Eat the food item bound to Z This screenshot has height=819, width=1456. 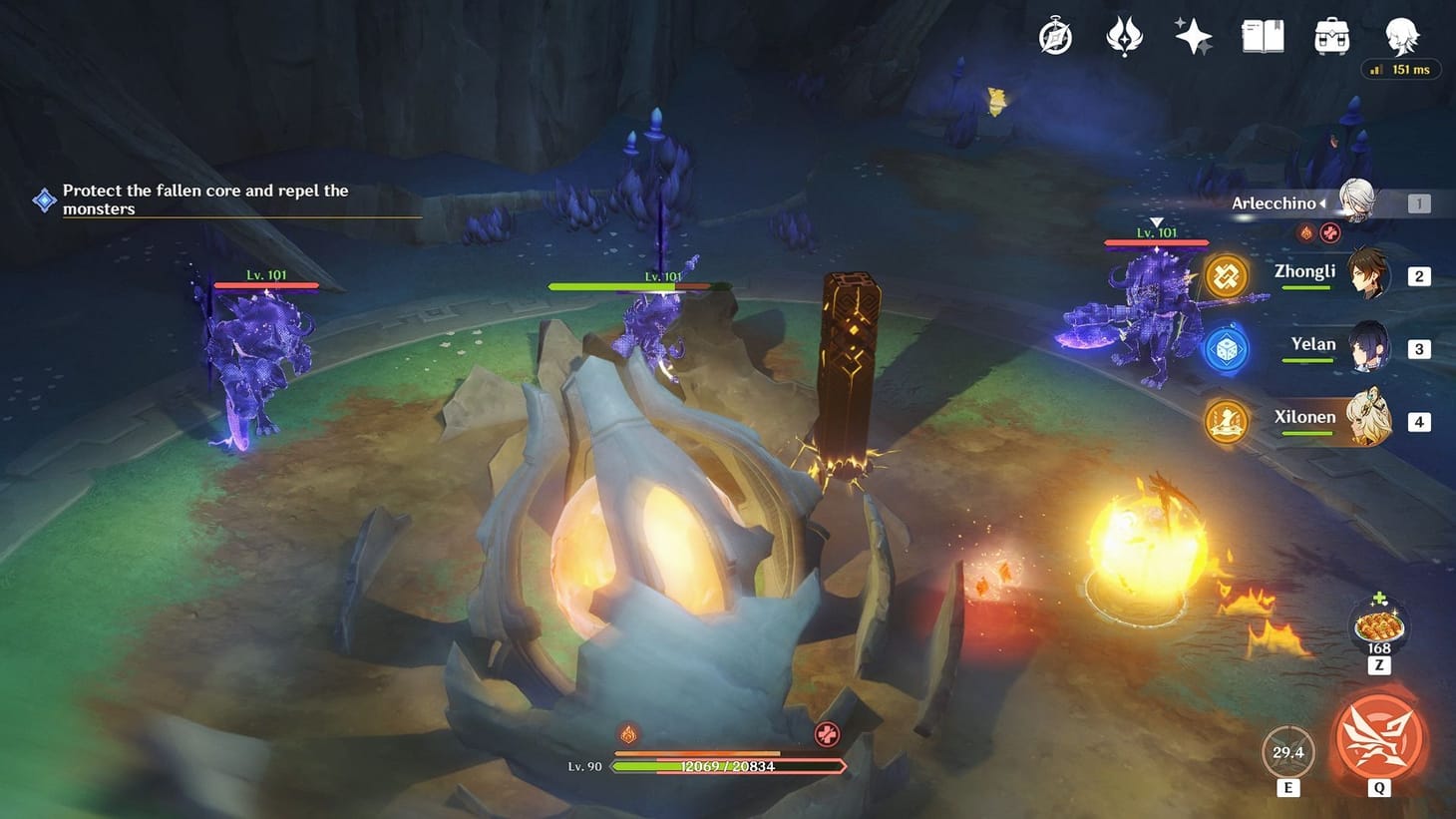click(1378, 626)
